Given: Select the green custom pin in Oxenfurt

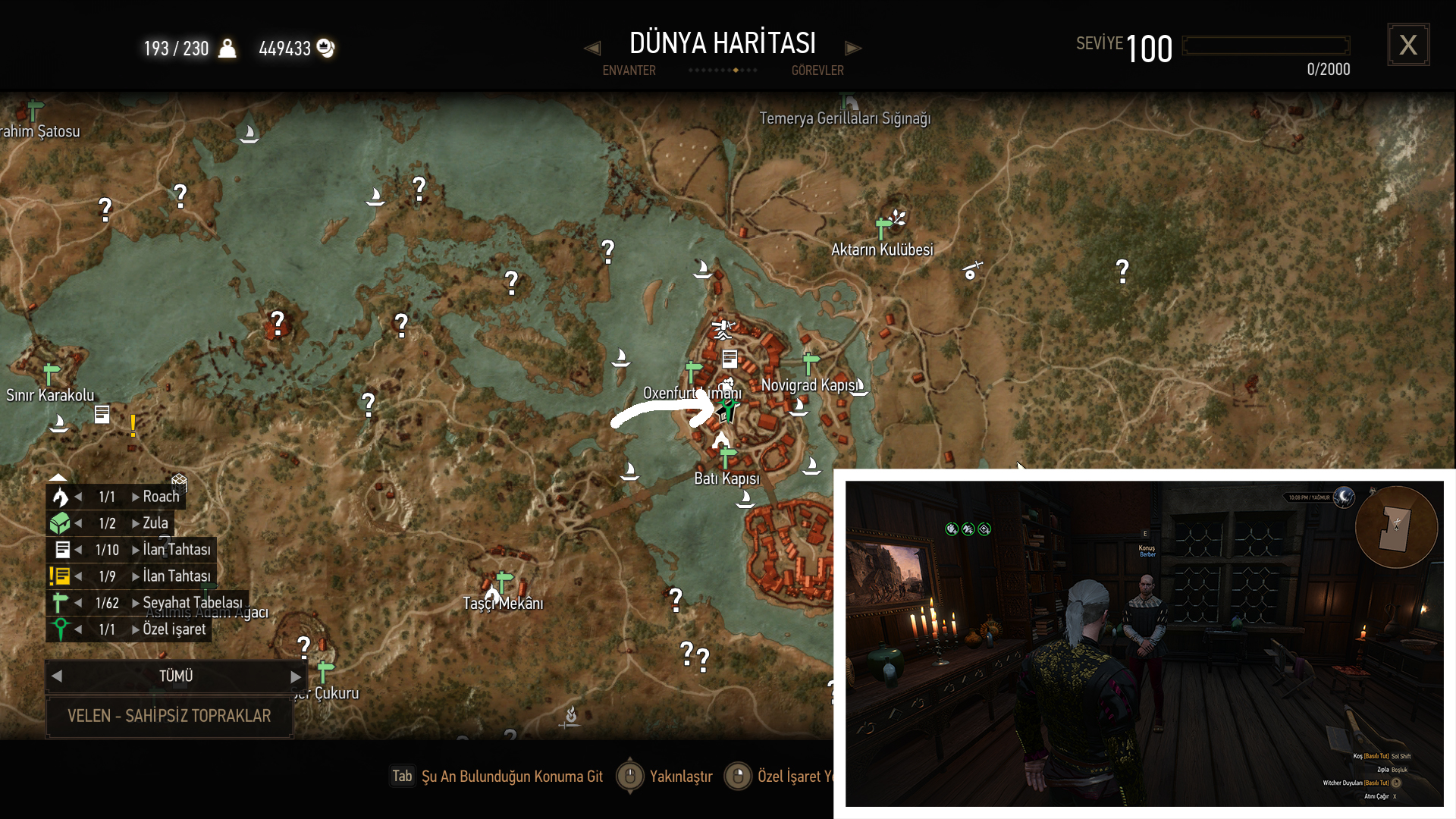Looking at the screenshot, I should click(729, 410).
